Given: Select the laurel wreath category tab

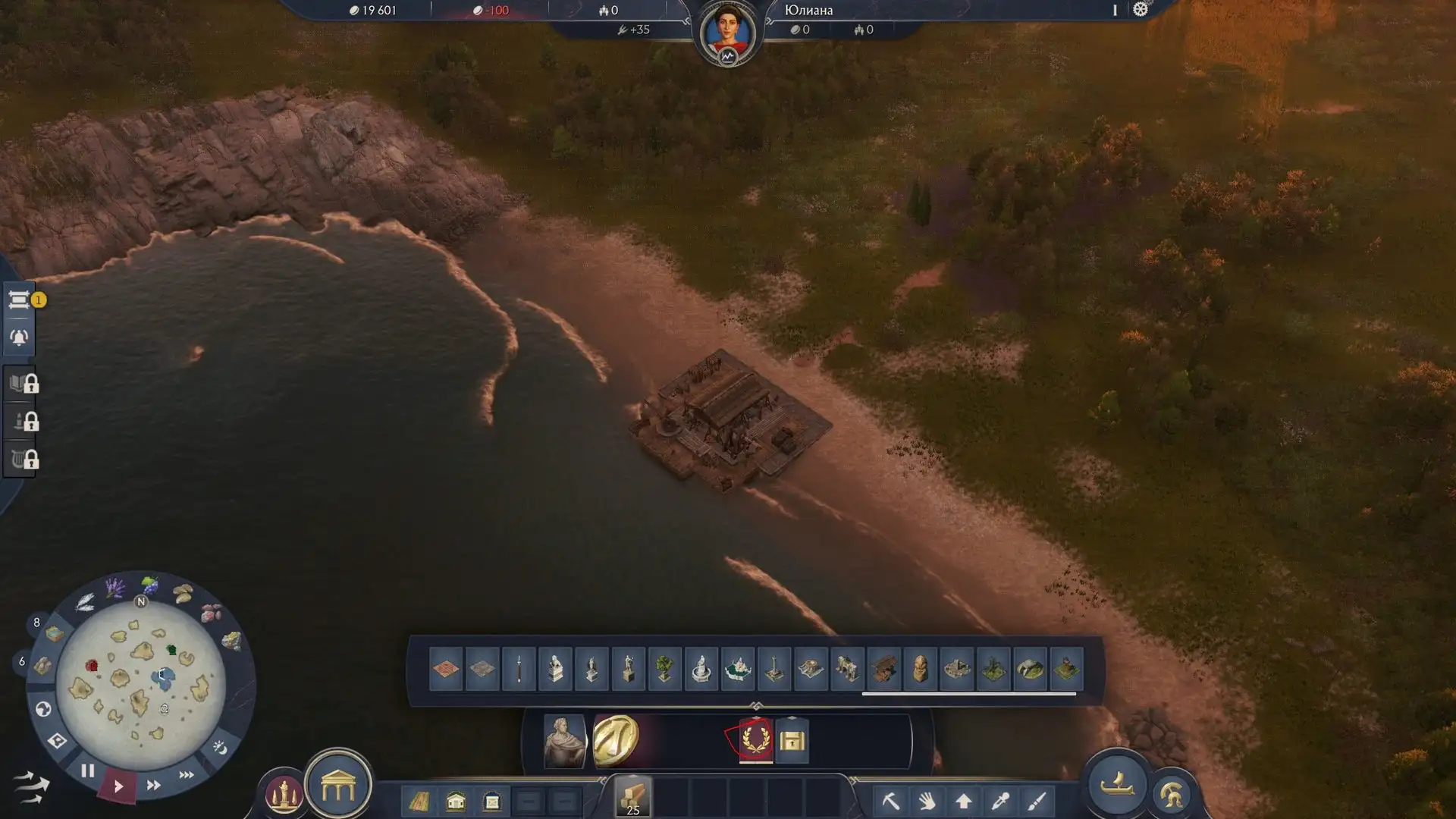Looking at the screenshot, I should point(756,739).
